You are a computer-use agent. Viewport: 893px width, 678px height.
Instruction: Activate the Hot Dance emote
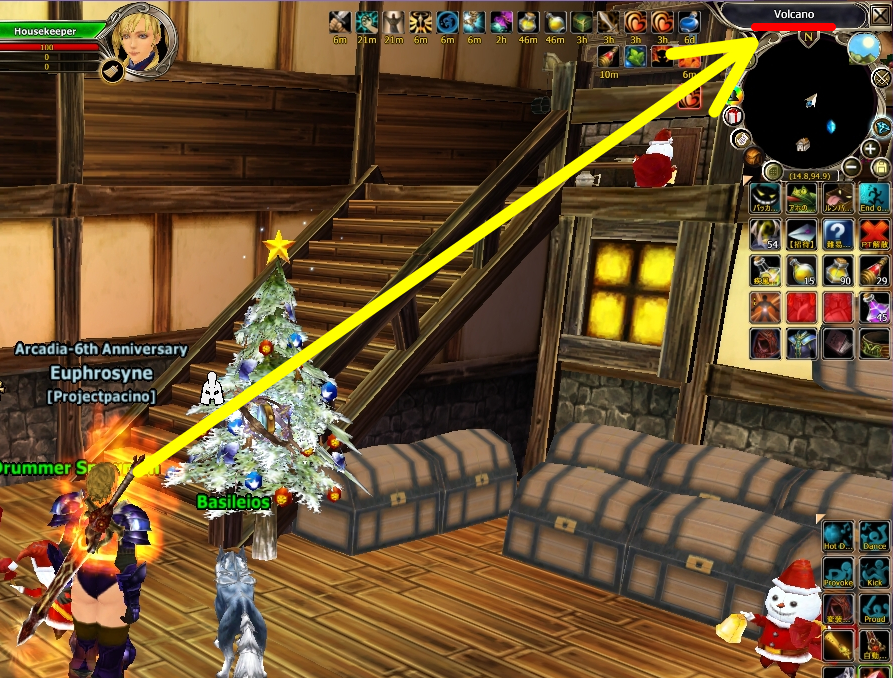click(x=838, y=537)
